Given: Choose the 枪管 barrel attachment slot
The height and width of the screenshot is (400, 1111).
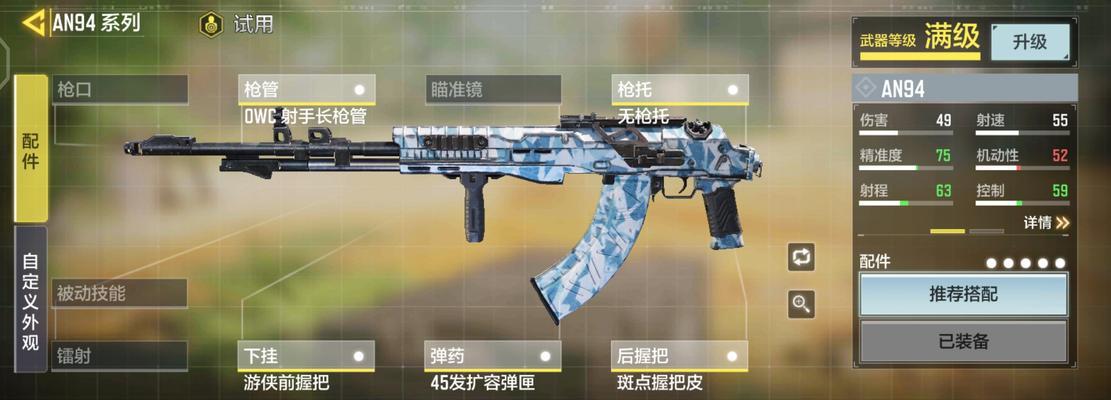Looking at the screenshot, I should (x=306, y=89).
